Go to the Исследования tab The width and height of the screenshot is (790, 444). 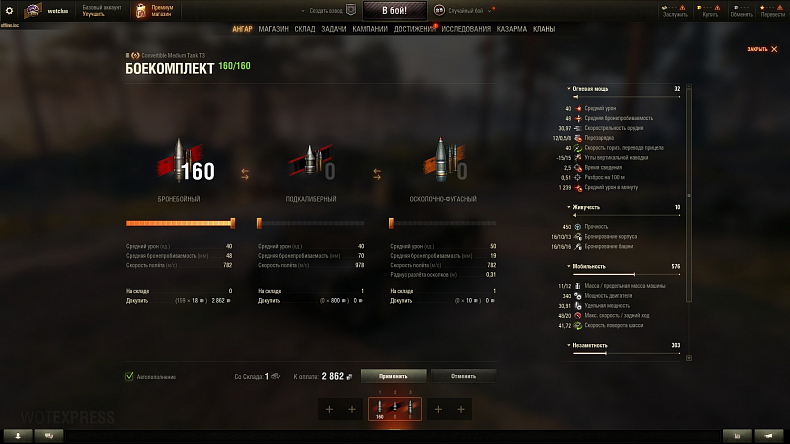(x=466, y=29)
